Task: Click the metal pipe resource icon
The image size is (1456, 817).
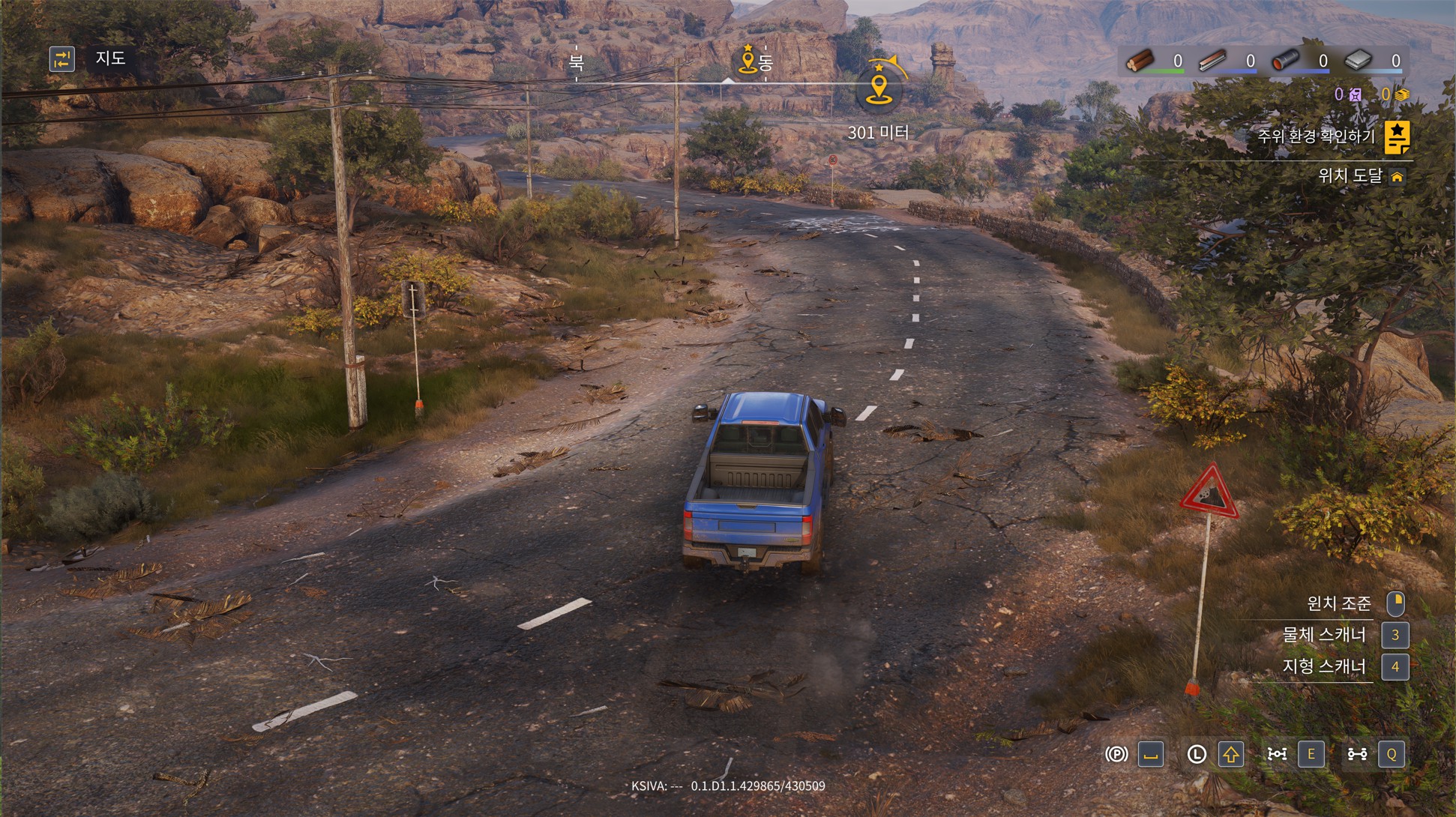Action: coord(1285,61)
